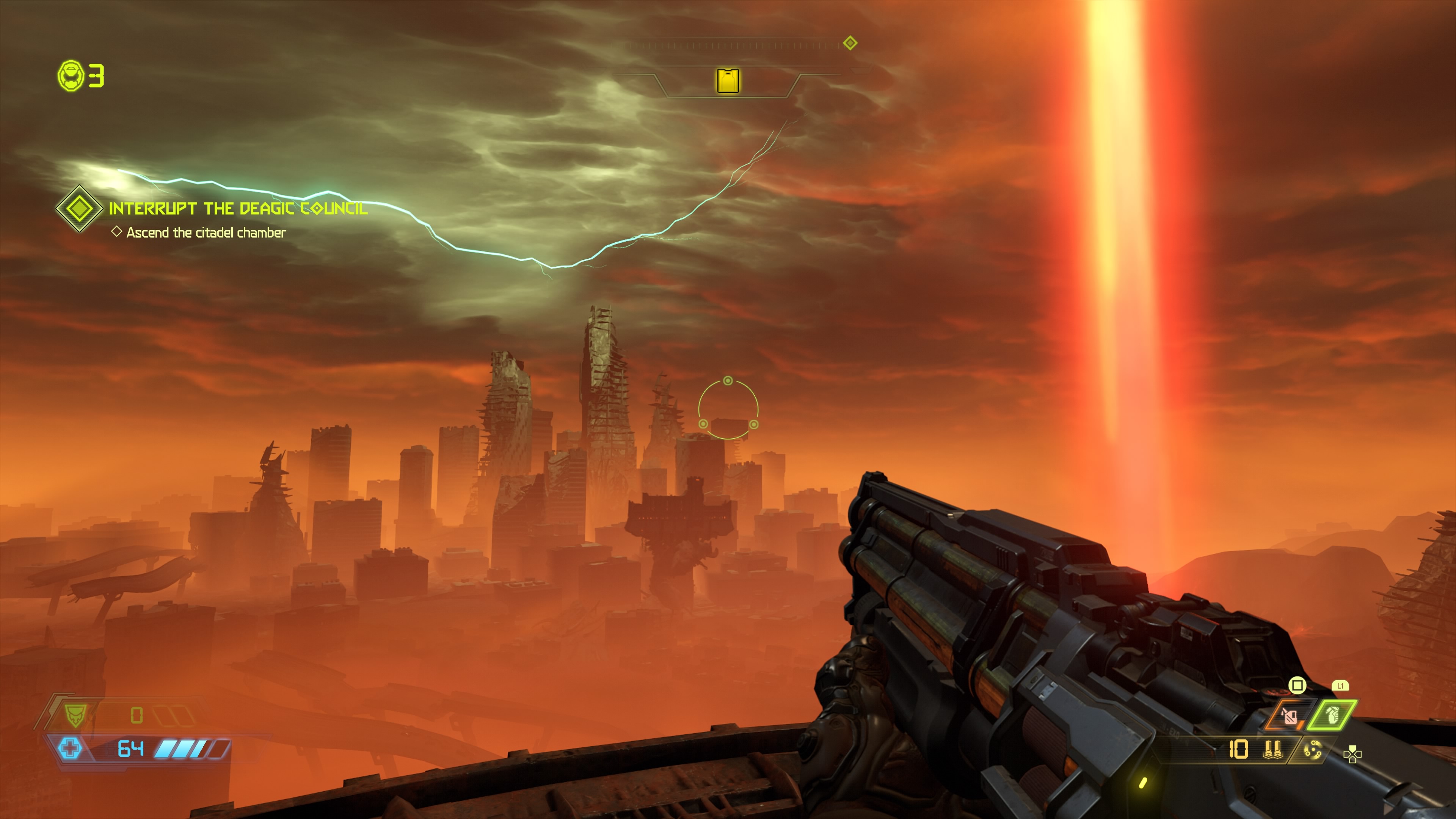Click the Interrupt the Deagic Council objective
Screen dimensions: 1456x819
(x=238, y=209)
